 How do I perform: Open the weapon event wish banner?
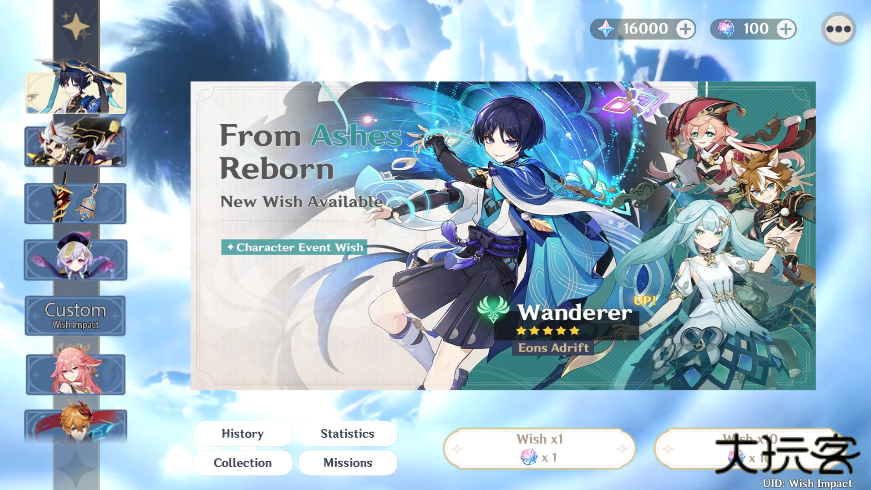(x=76, y=203)
